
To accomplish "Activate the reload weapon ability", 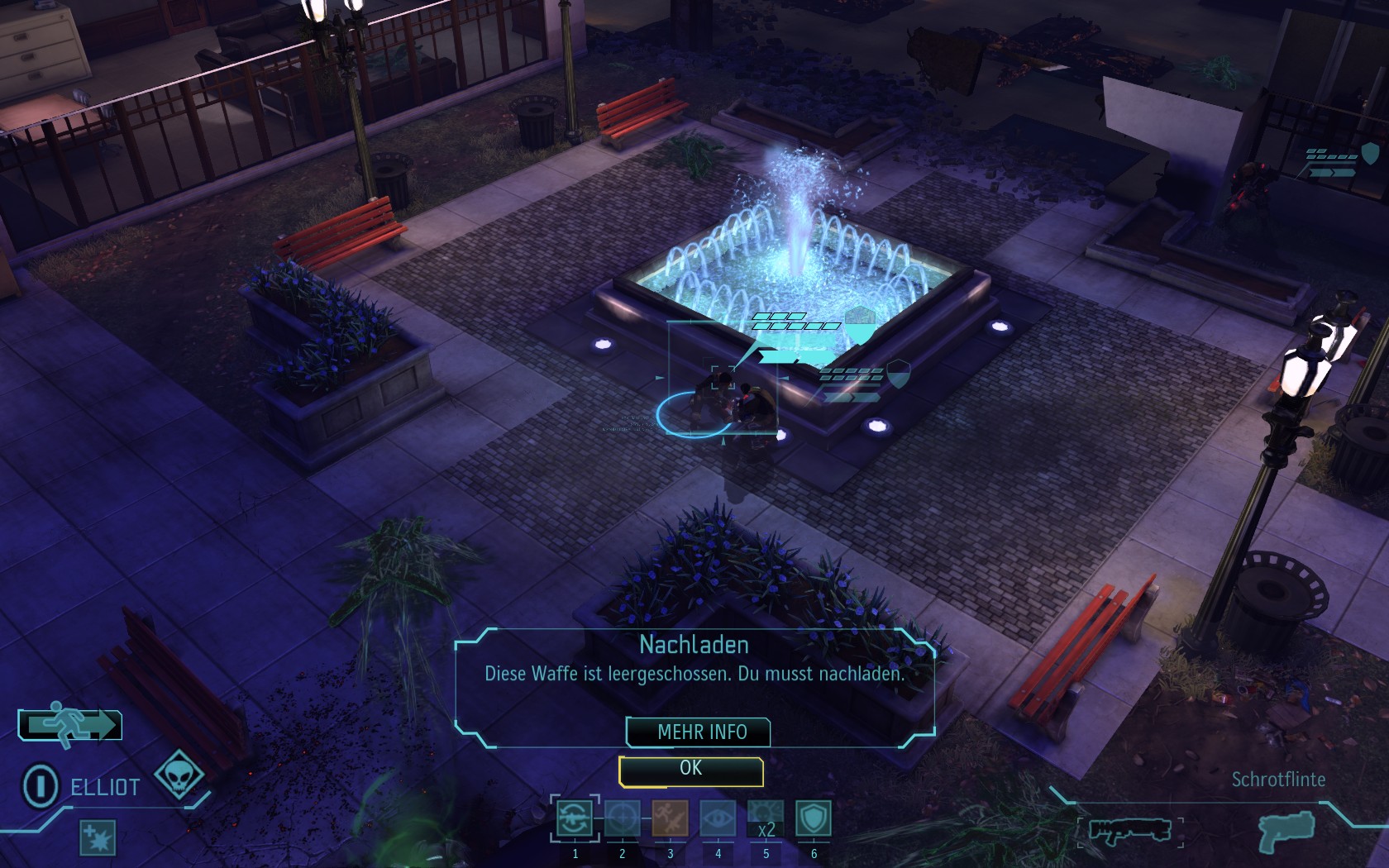I will click(574, 818).
